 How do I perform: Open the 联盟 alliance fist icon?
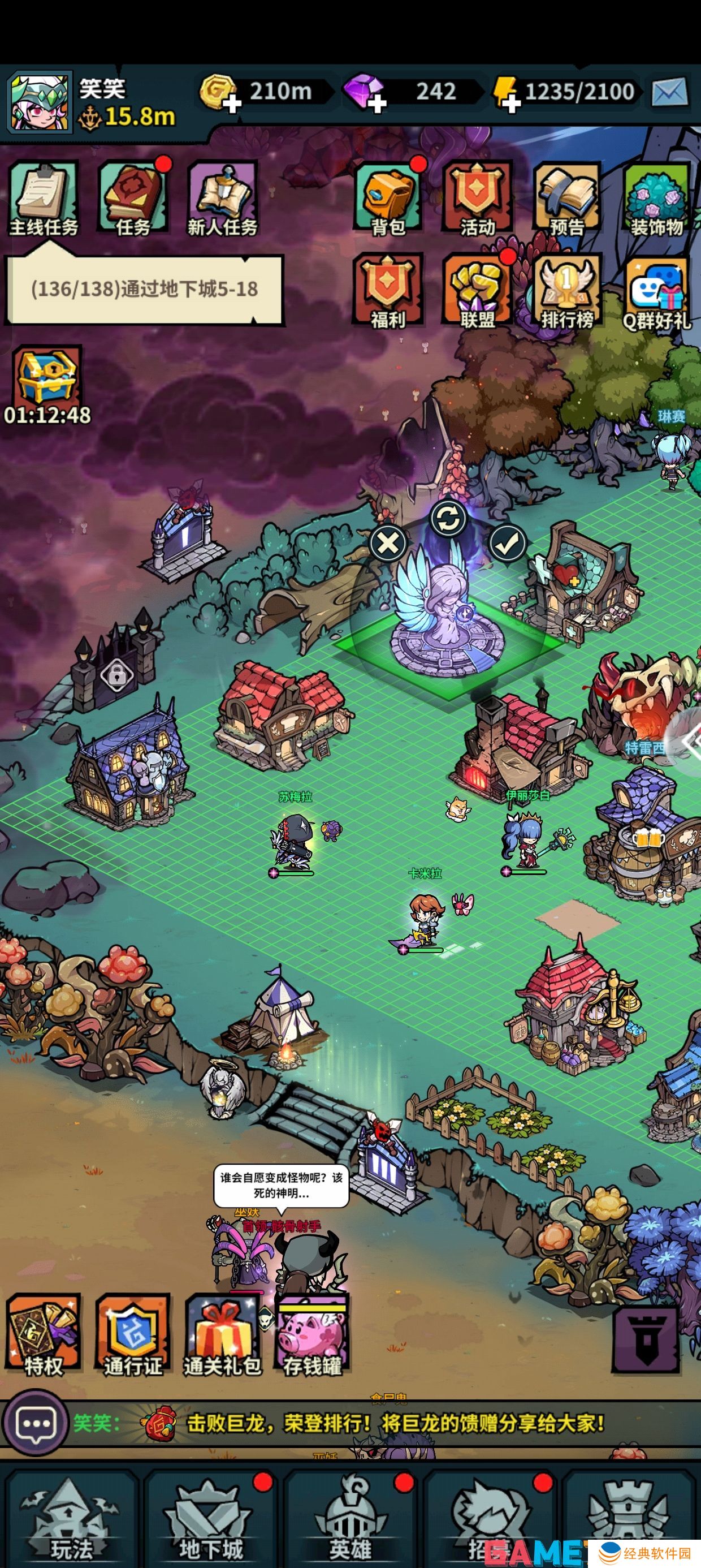click(478, 290)
